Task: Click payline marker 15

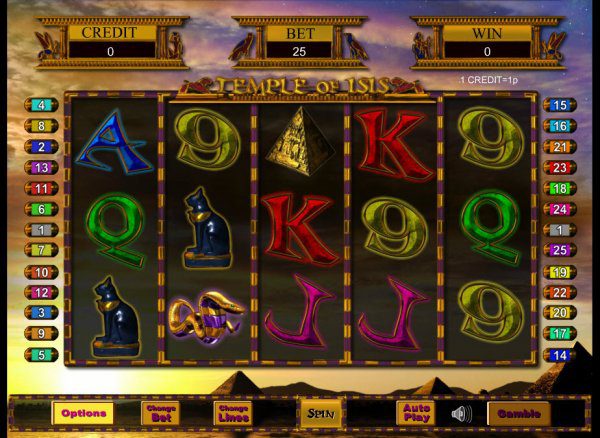Action: (x=559, y=105)
